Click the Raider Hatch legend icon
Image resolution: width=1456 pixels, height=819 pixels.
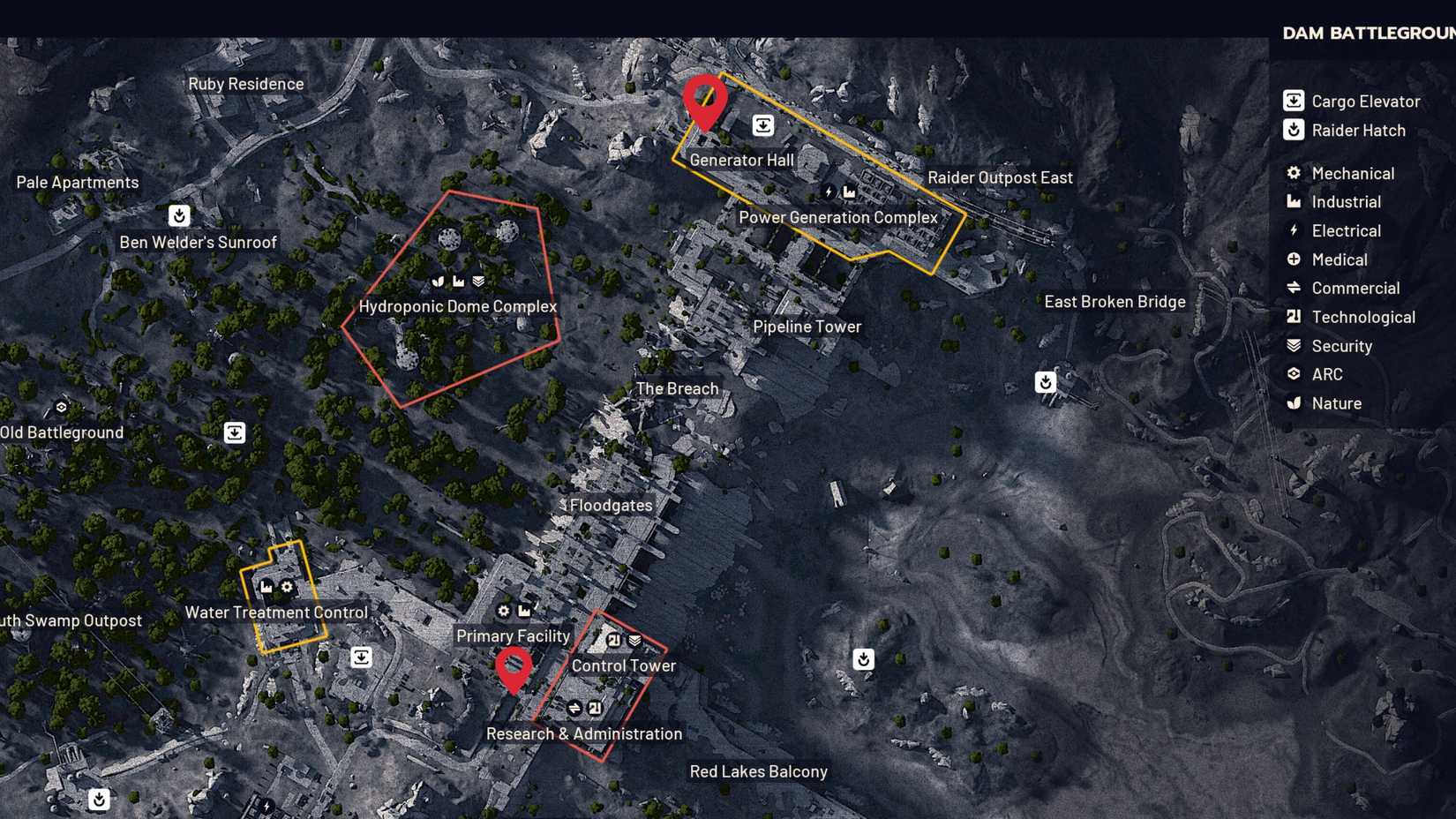point(1294,130)
